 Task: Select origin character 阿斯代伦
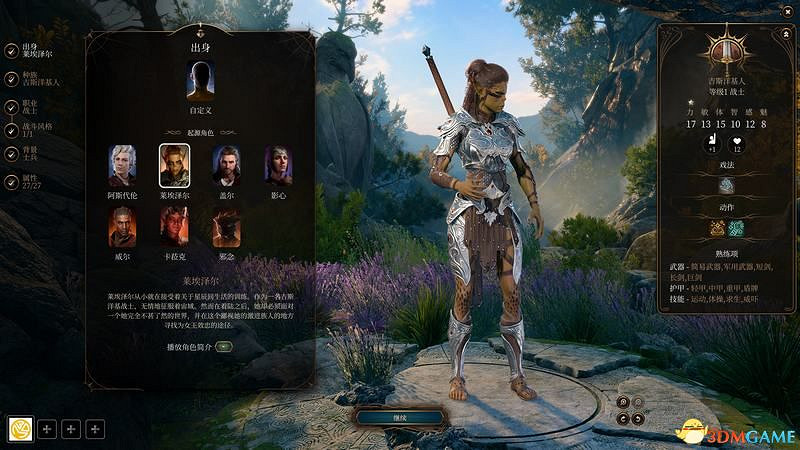point(123,164)
